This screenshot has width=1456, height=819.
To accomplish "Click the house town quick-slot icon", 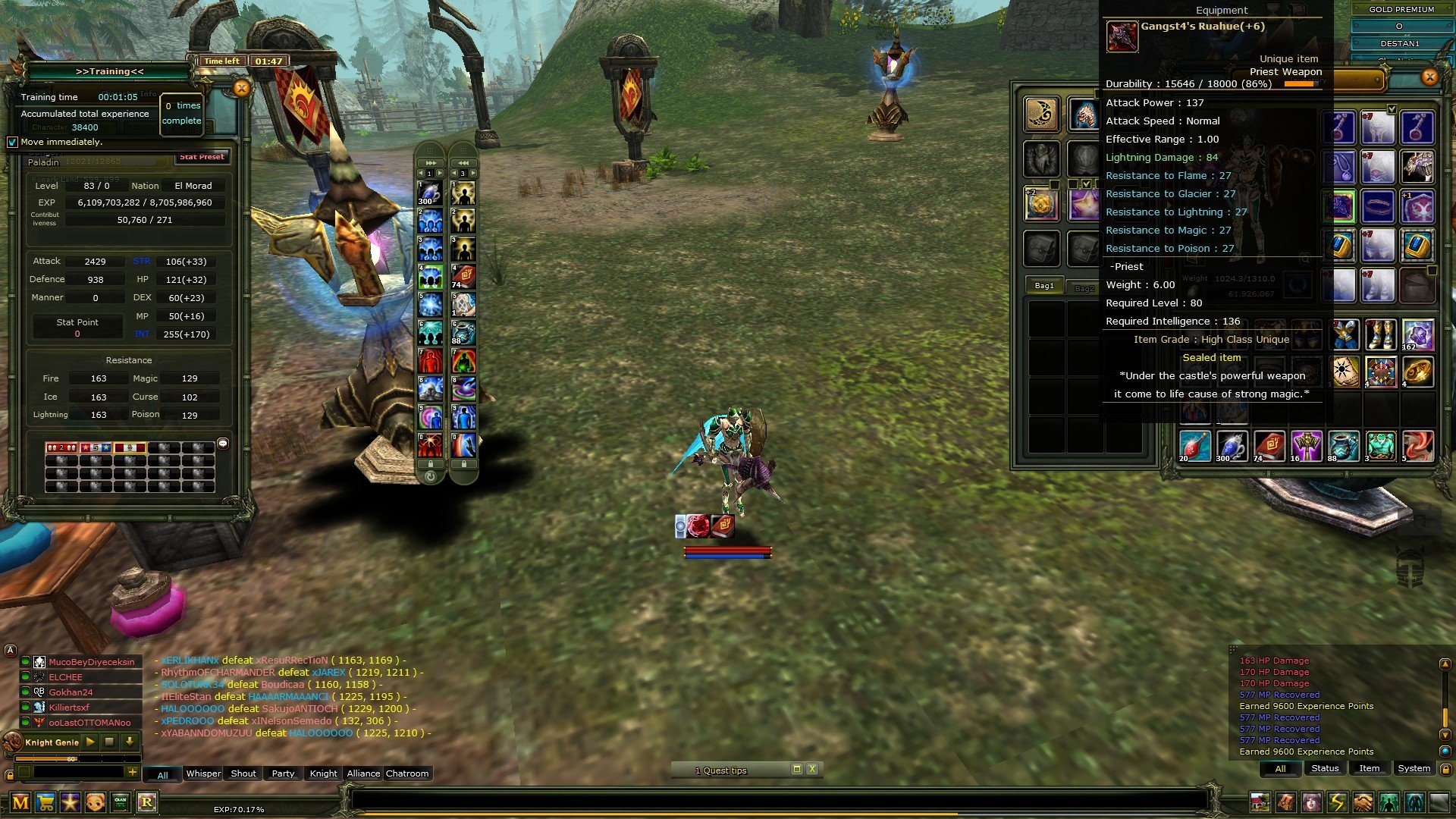I will [x=1260, y=803].
